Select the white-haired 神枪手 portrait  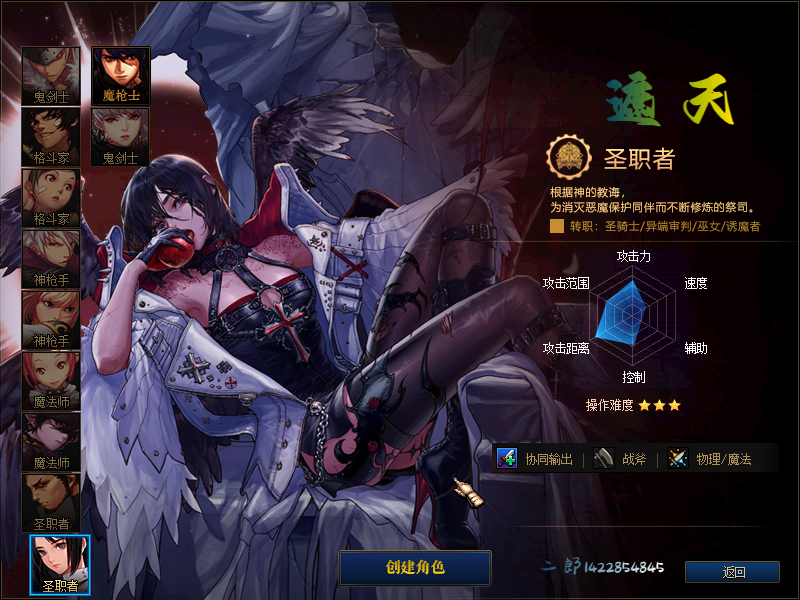pyautogui.click(x=51, y=258)
